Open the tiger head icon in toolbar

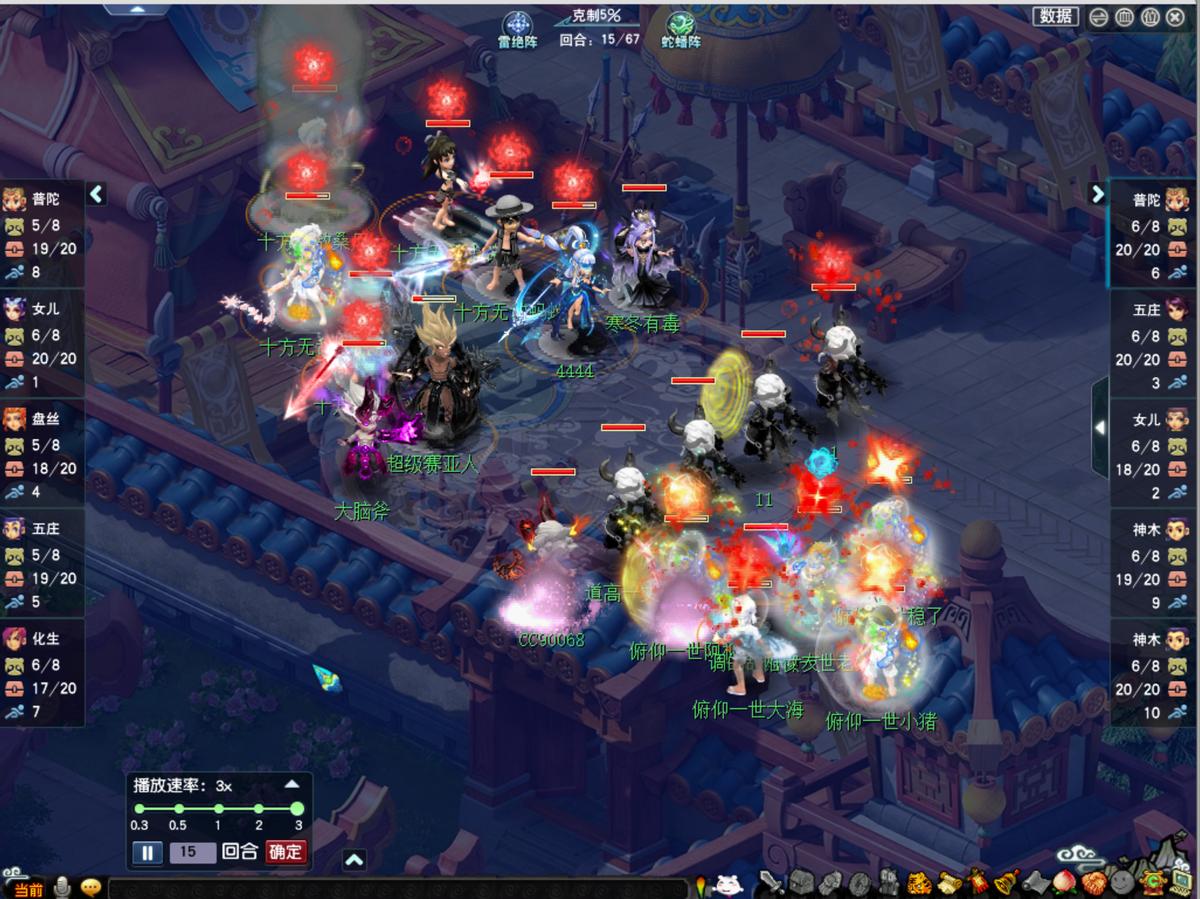pos(919,883)
